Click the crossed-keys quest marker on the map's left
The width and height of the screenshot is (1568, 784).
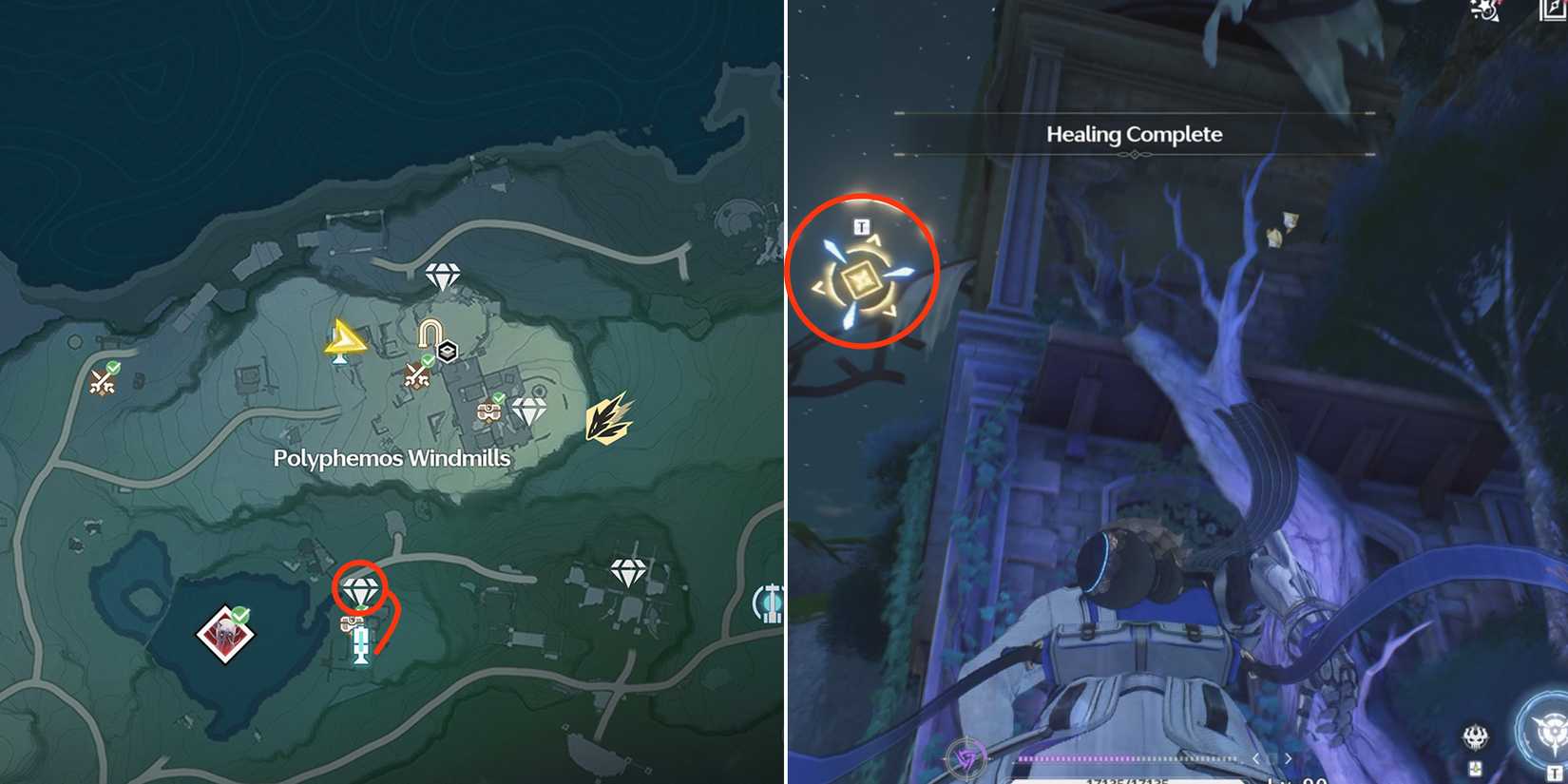pyautogui.click(x=101, y=382)
